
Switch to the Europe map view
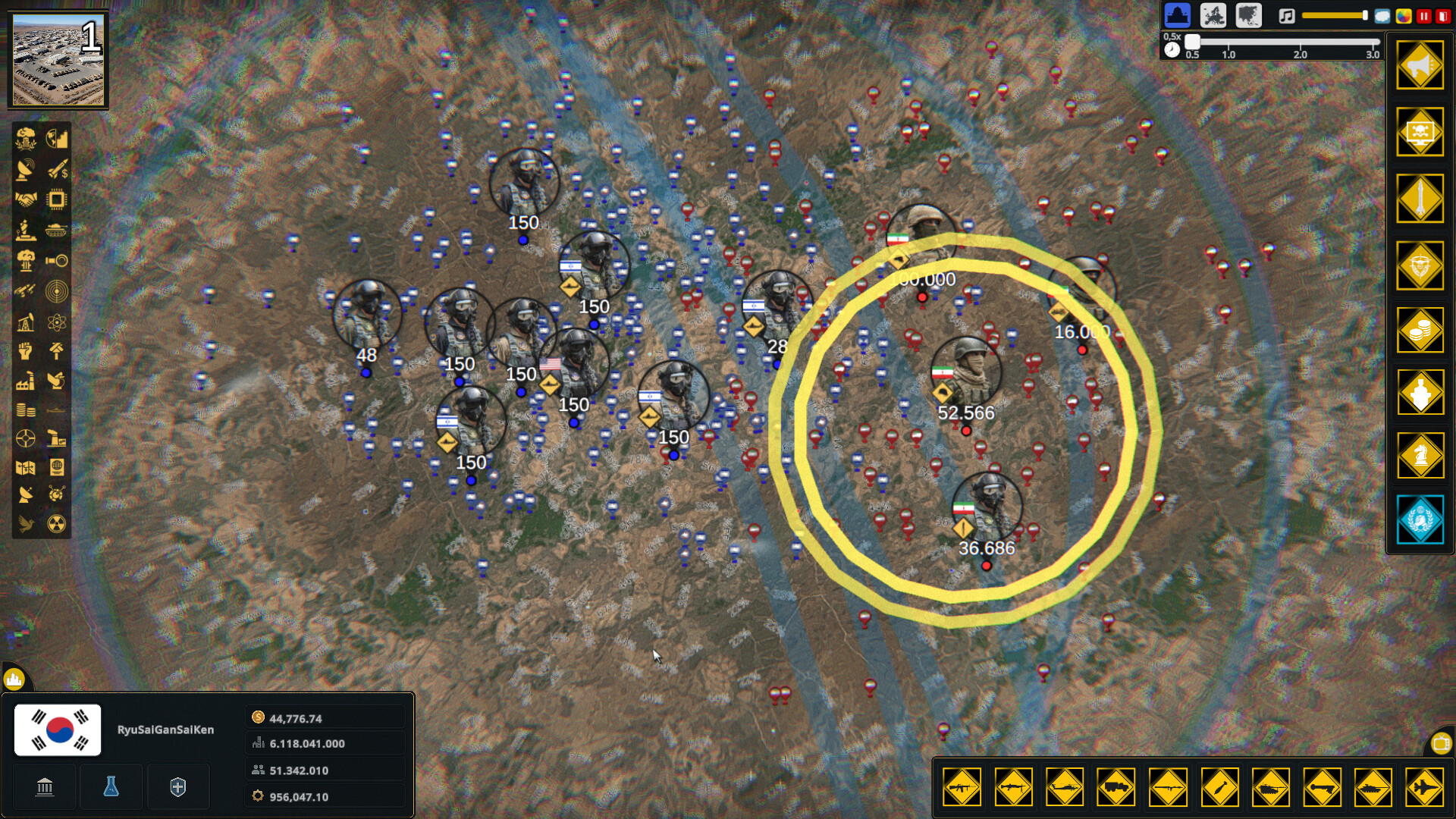[1214, 15]
